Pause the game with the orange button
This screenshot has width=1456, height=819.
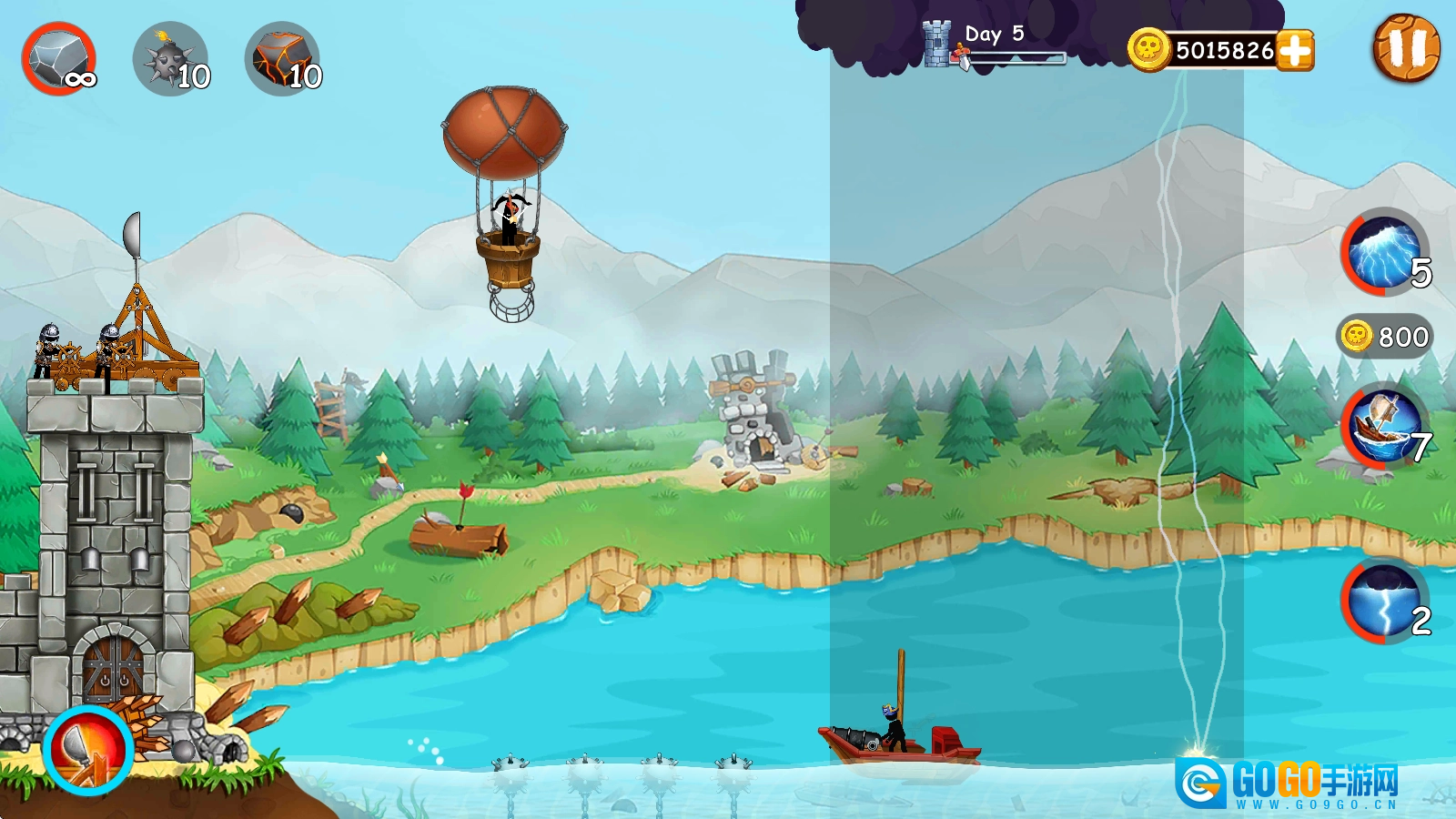[x=1406, y=48]
